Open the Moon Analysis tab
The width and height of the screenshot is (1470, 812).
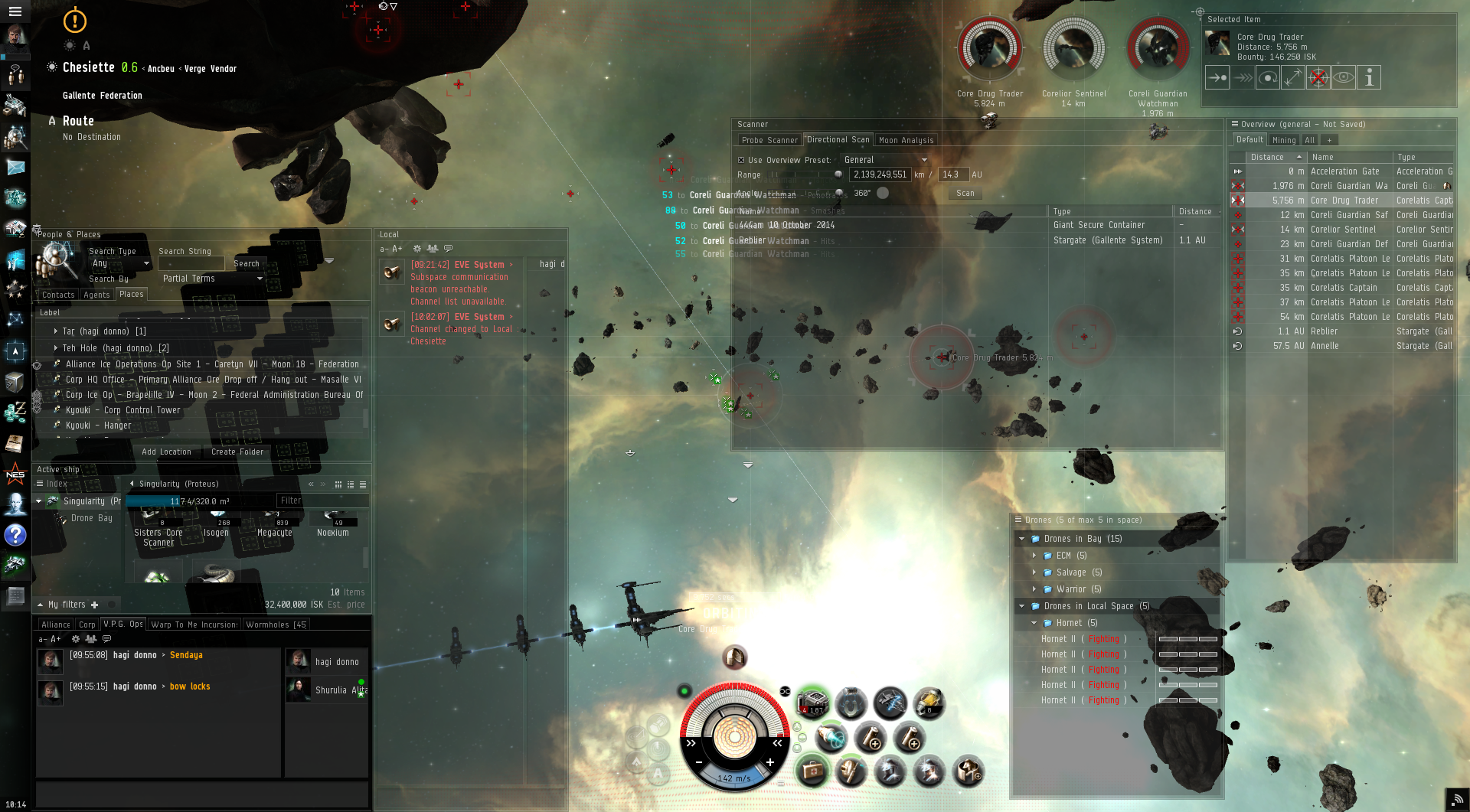coord(906,140)
